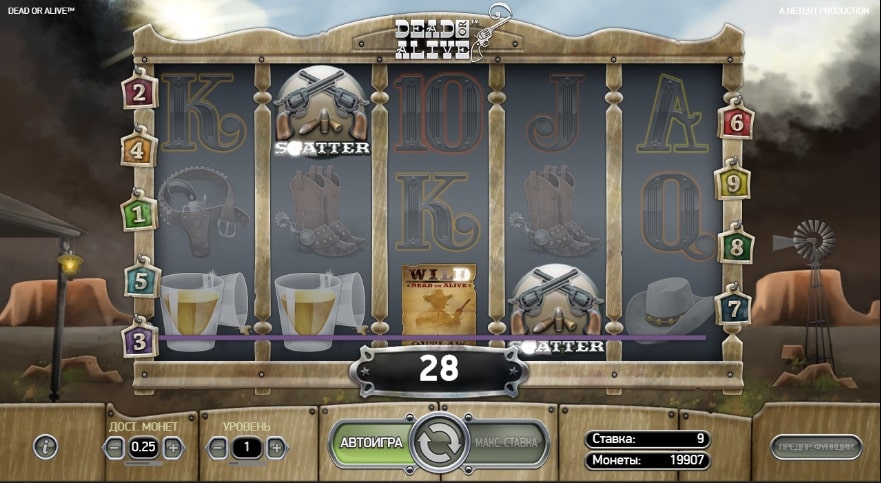
Task: Start Автоигра autoplay
Action: (372, 442)
